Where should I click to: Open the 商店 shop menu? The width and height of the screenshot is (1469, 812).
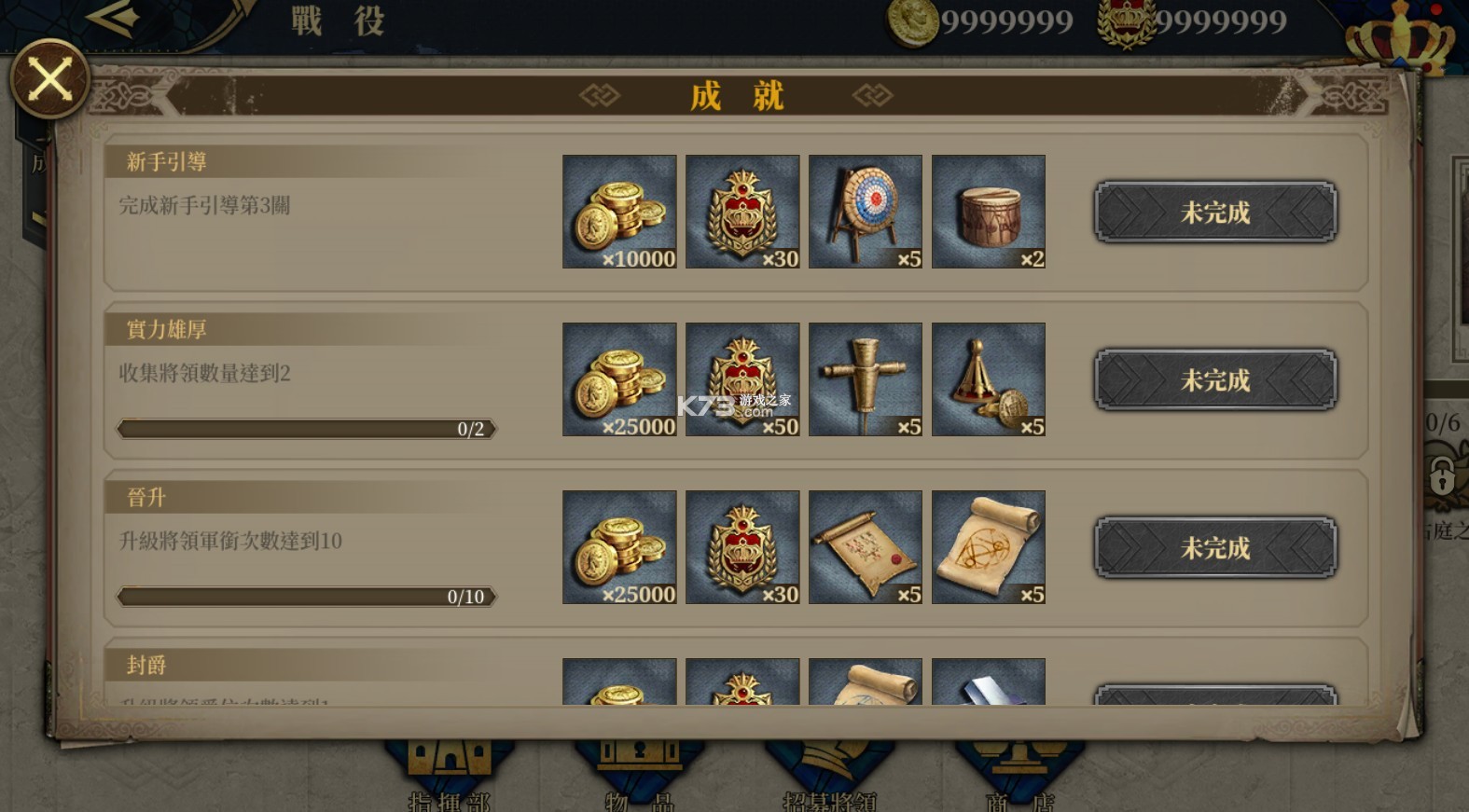click(x=1019, y=776)
